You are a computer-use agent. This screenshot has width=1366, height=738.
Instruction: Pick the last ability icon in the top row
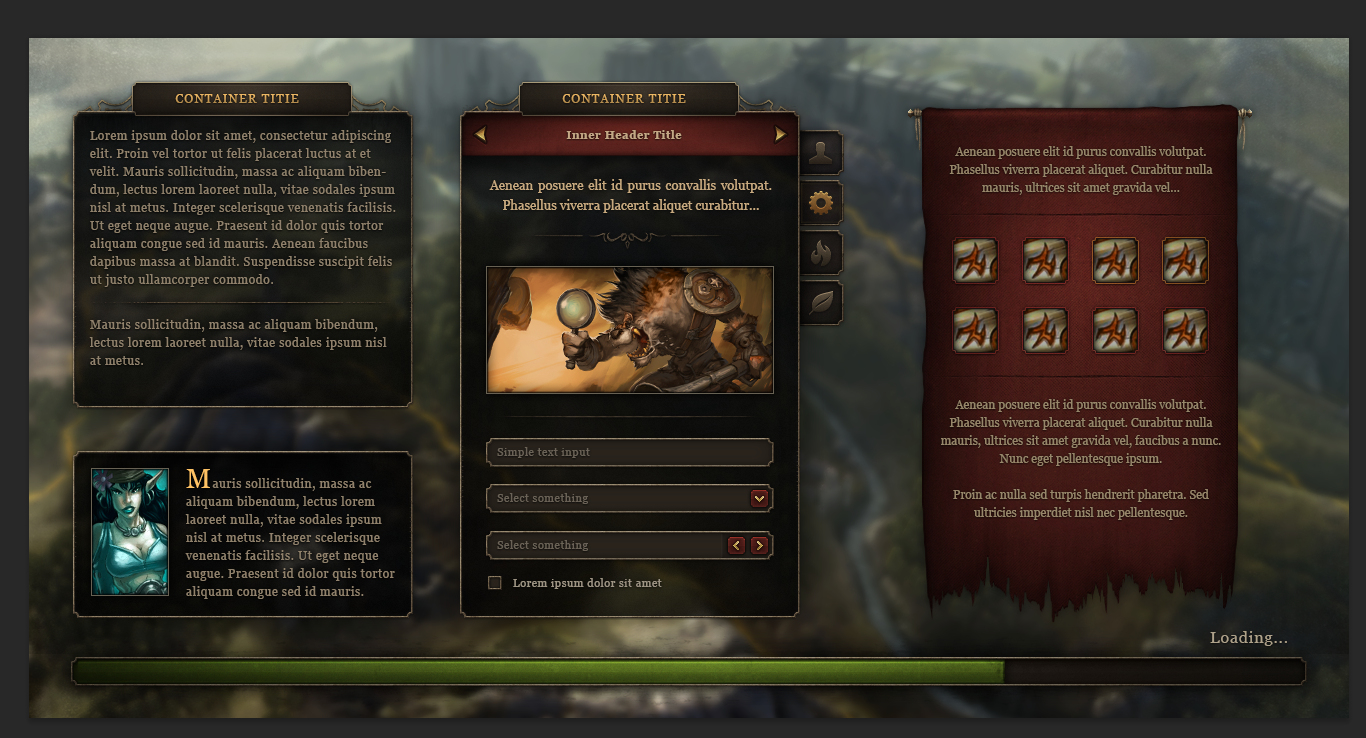coord(1185,260)
